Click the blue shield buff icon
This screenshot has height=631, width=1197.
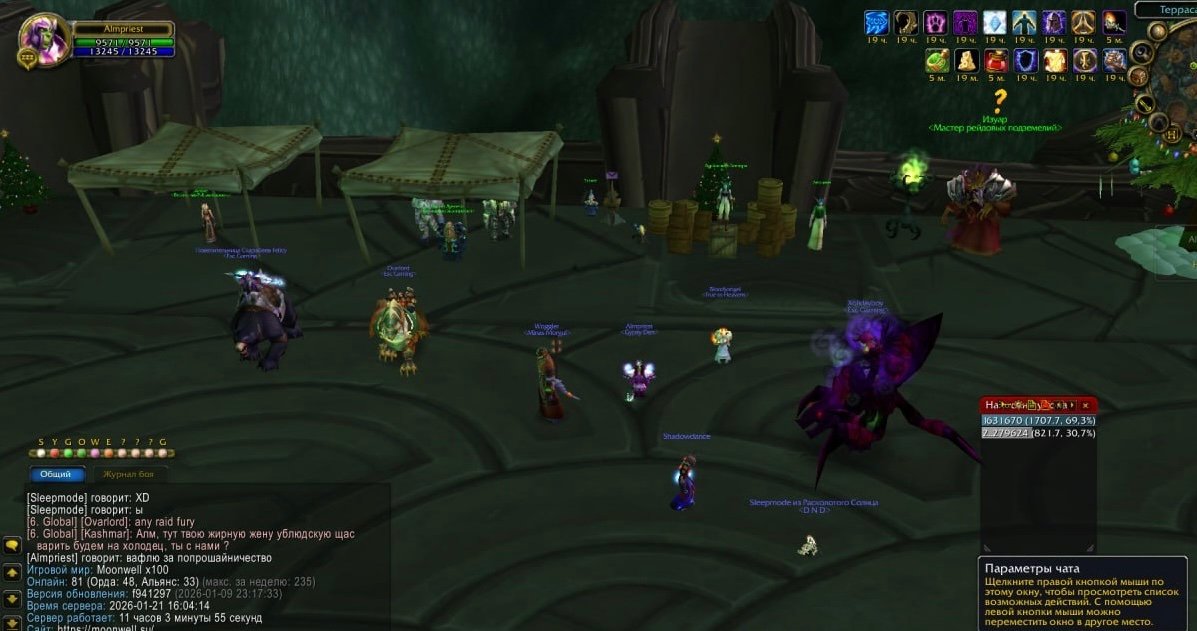point(1025,61)
